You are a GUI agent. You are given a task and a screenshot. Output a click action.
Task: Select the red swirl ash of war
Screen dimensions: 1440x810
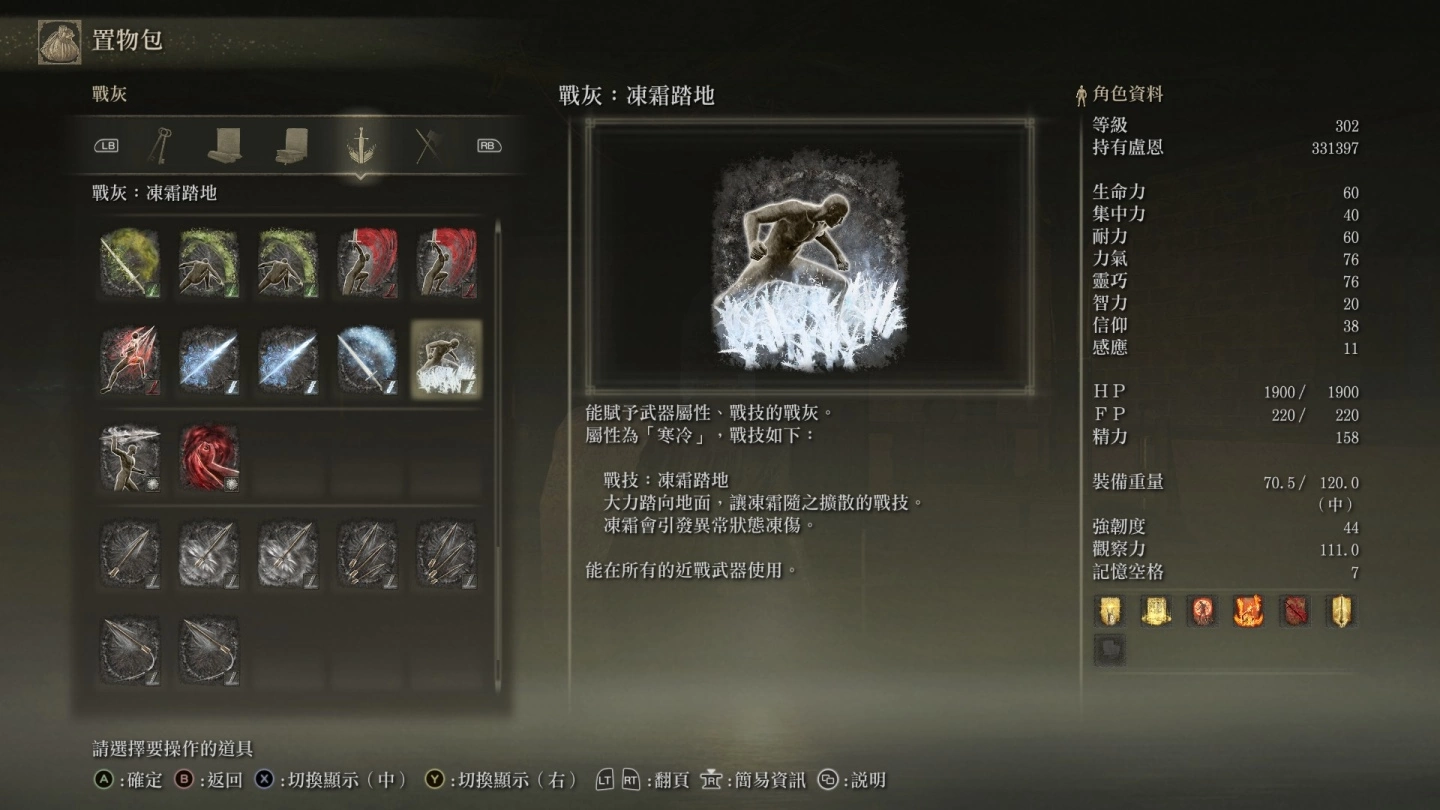[x=209, y=457]
